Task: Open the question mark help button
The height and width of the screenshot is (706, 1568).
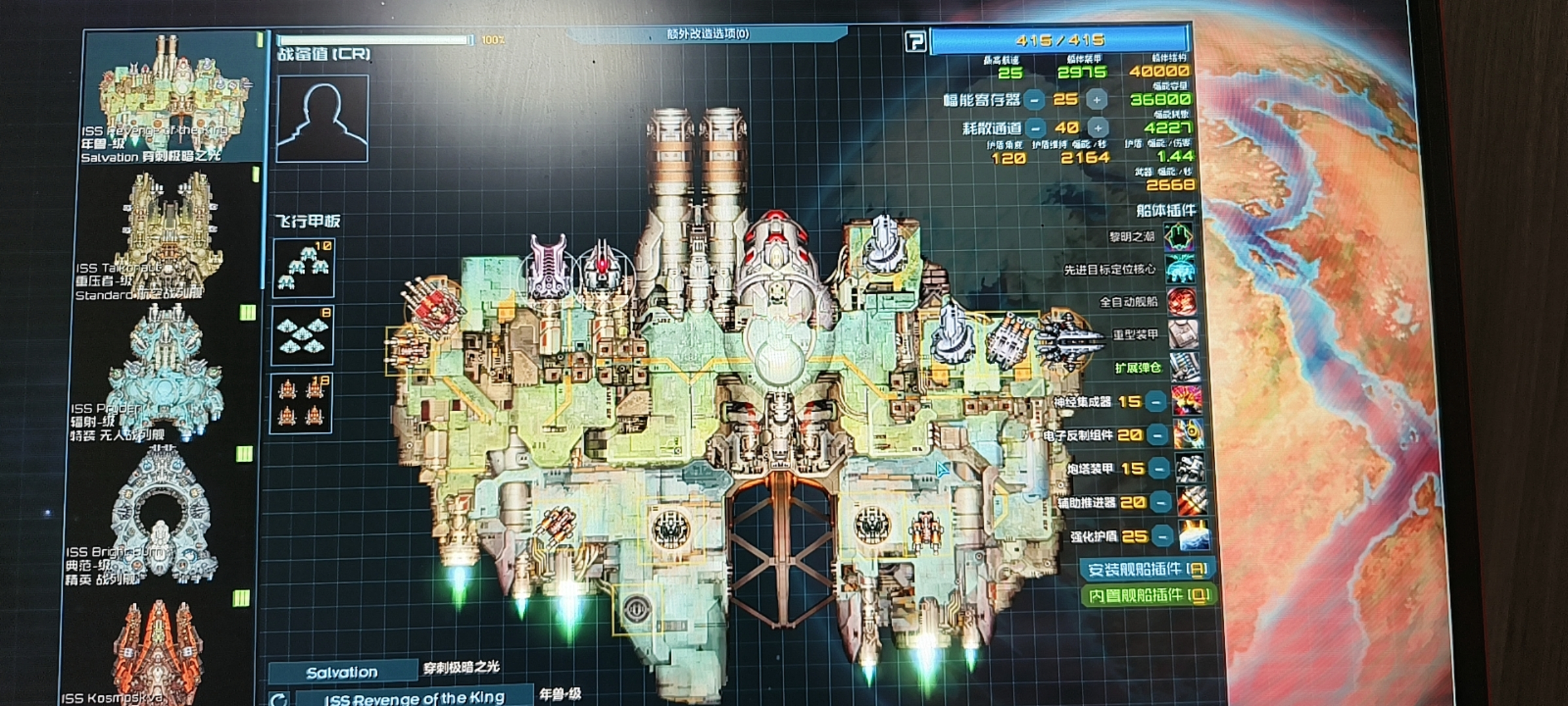Action: (x=915, y=42)
